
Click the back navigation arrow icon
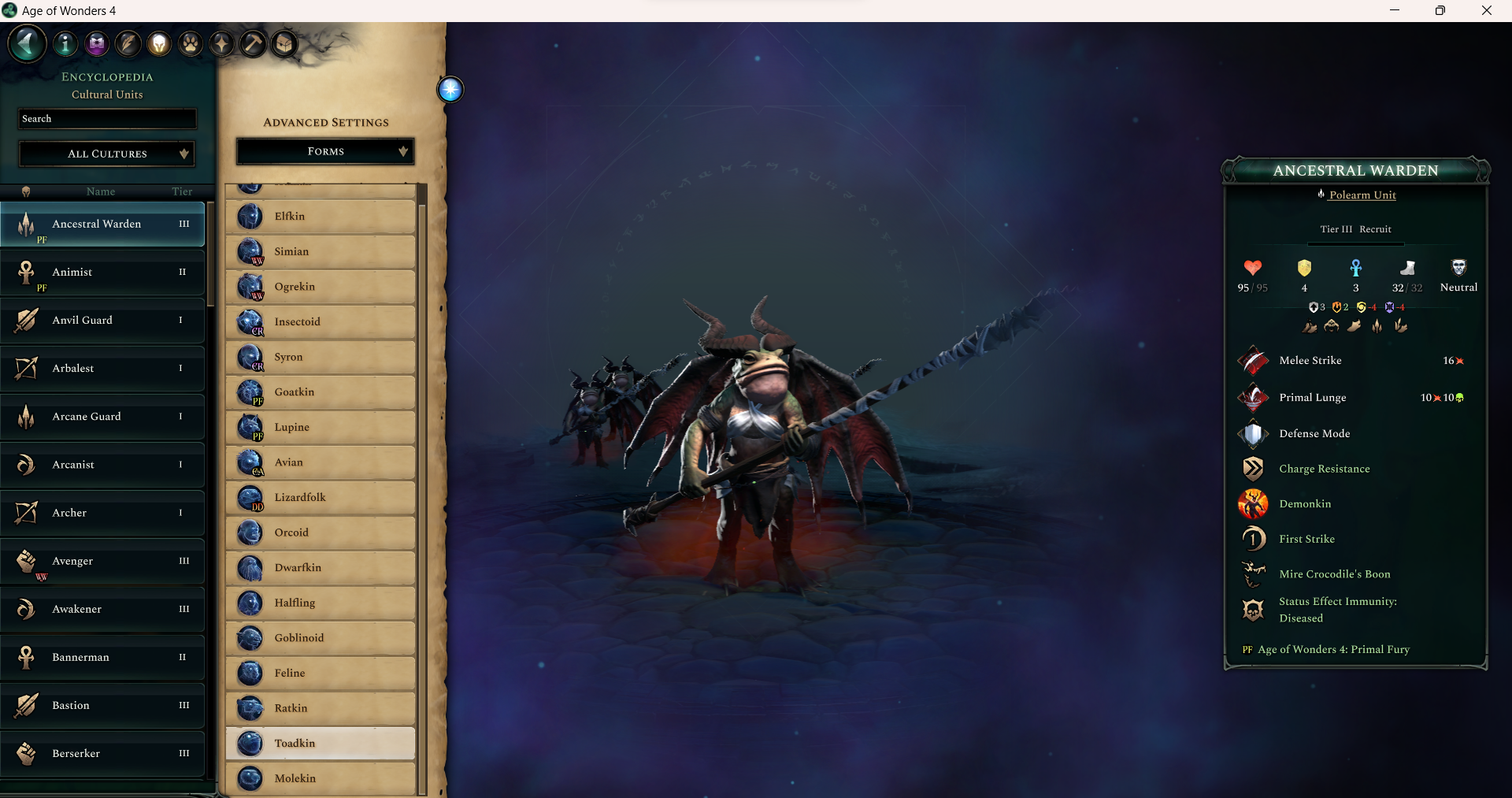tap(26, 43)
